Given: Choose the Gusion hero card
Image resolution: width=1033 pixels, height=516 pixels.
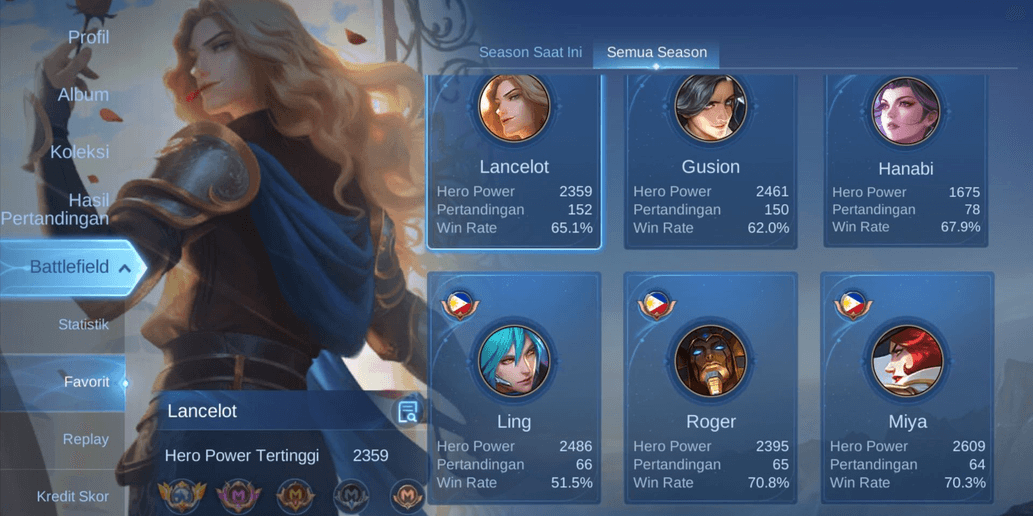Looking at the screenshot, I should 711,160.
